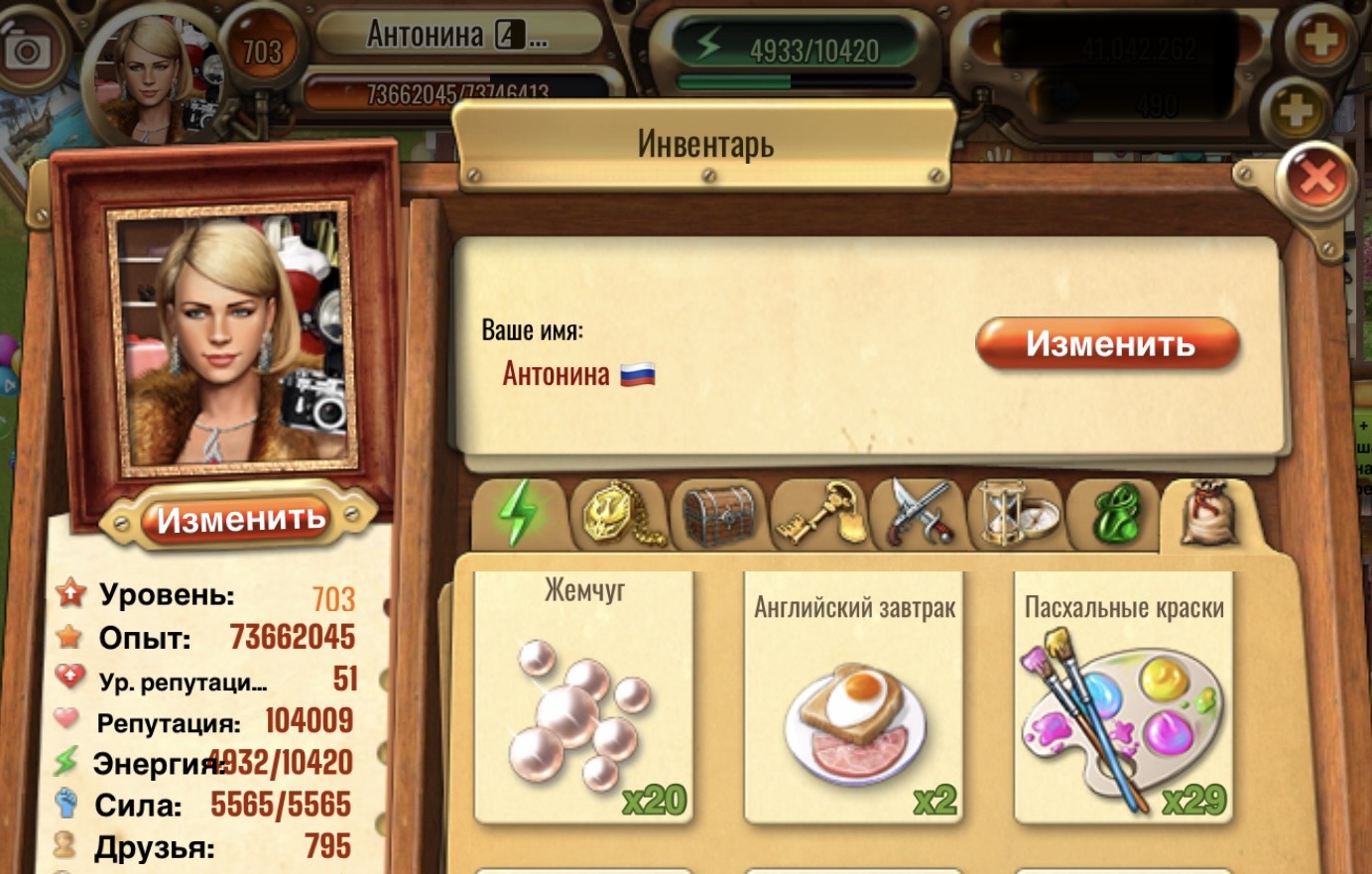Select the pearl item card
The image size is (1372, 874).
(583, 699)
